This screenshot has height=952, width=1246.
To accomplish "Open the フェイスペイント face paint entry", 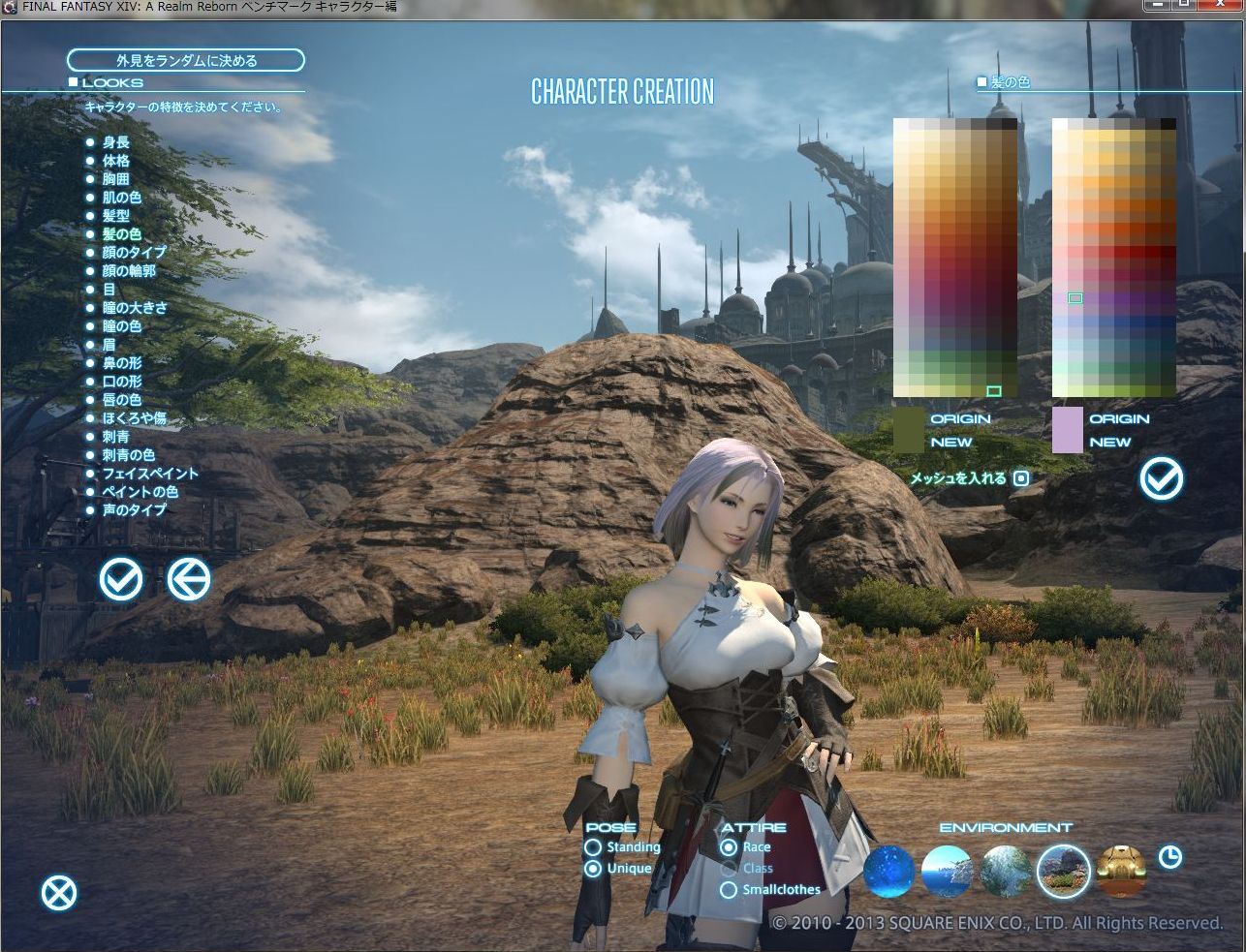I will [x=149, y=474].
